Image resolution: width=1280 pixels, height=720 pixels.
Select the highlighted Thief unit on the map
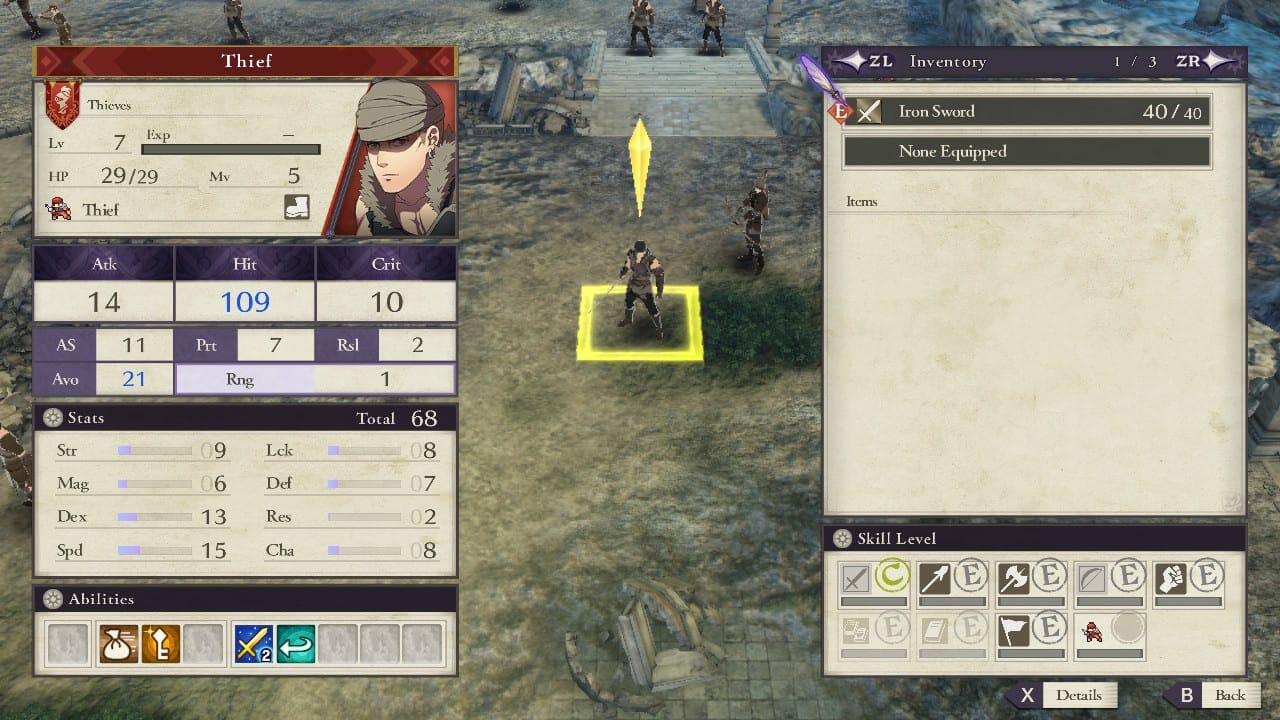click(x=640, y=290)
